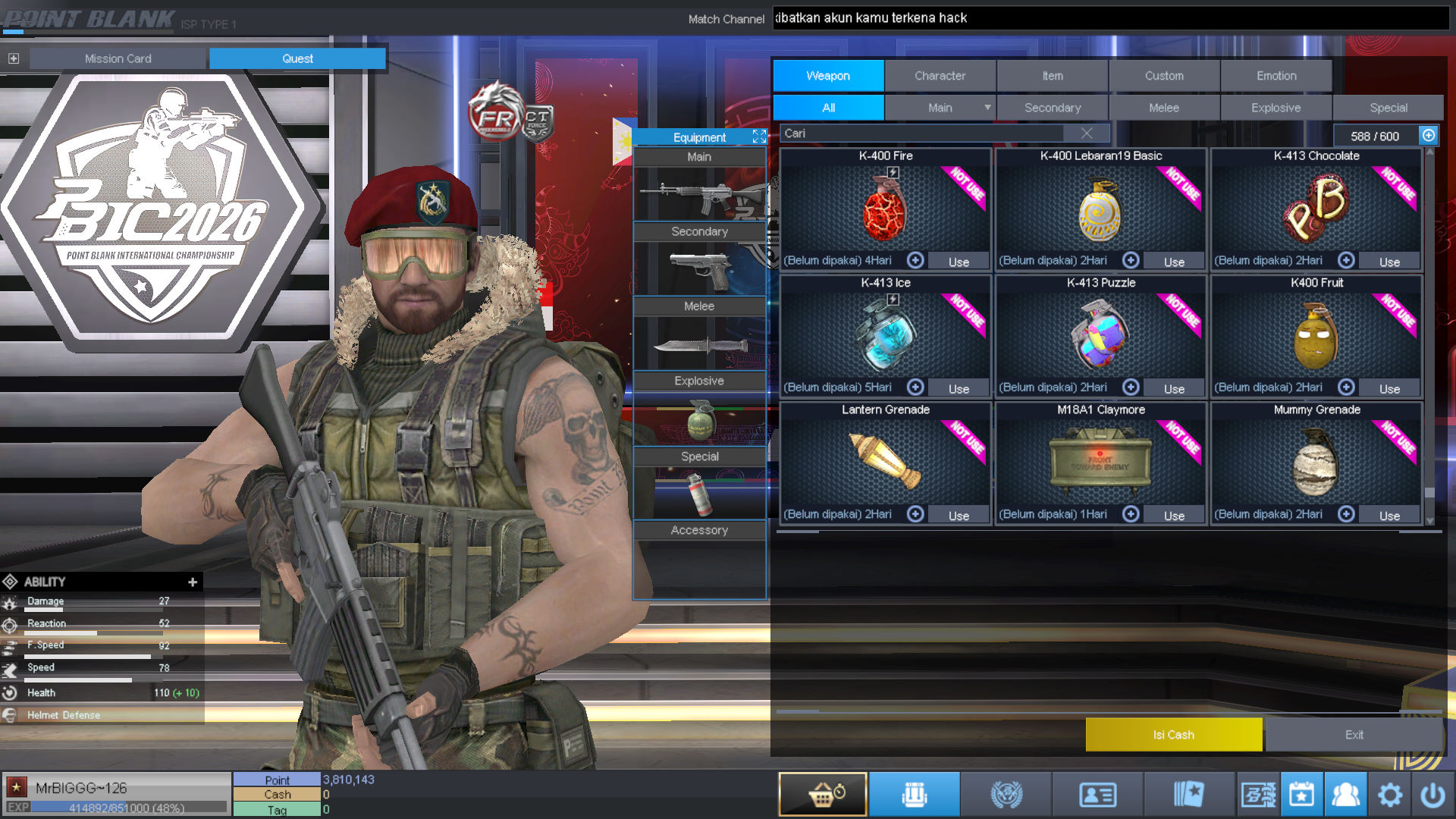
Task: Exit the inventory screen
Action: [x=1354, y=735]
